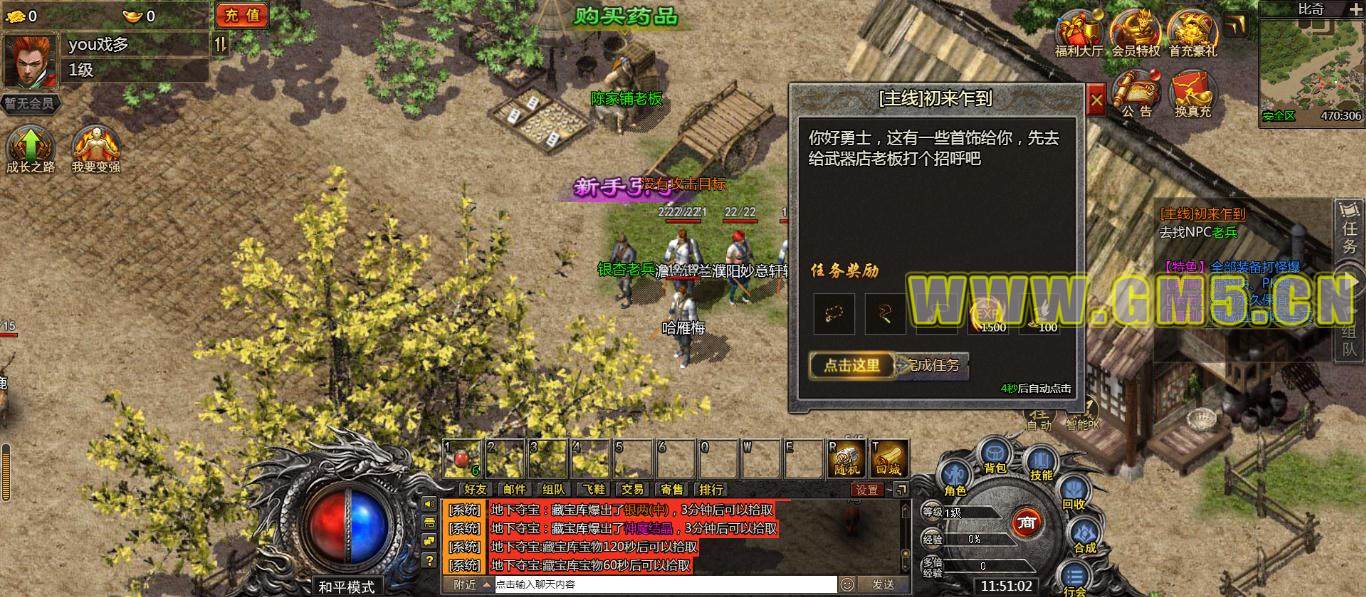The image size is (1366, 597).
Task: Open the 充值 recharge shop
Action: 241,15
